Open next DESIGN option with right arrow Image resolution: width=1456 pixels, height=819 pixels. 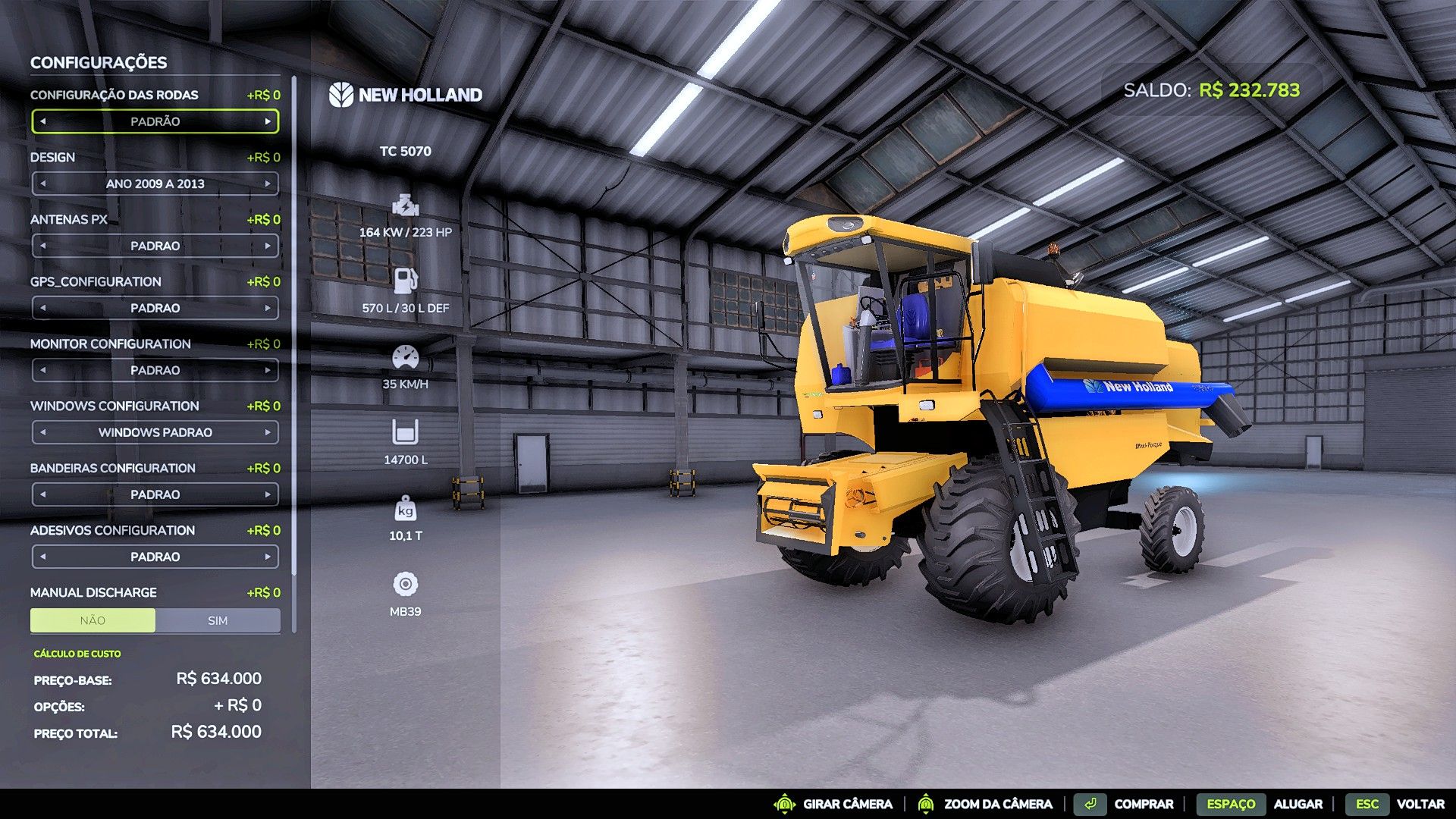(267, 184)
